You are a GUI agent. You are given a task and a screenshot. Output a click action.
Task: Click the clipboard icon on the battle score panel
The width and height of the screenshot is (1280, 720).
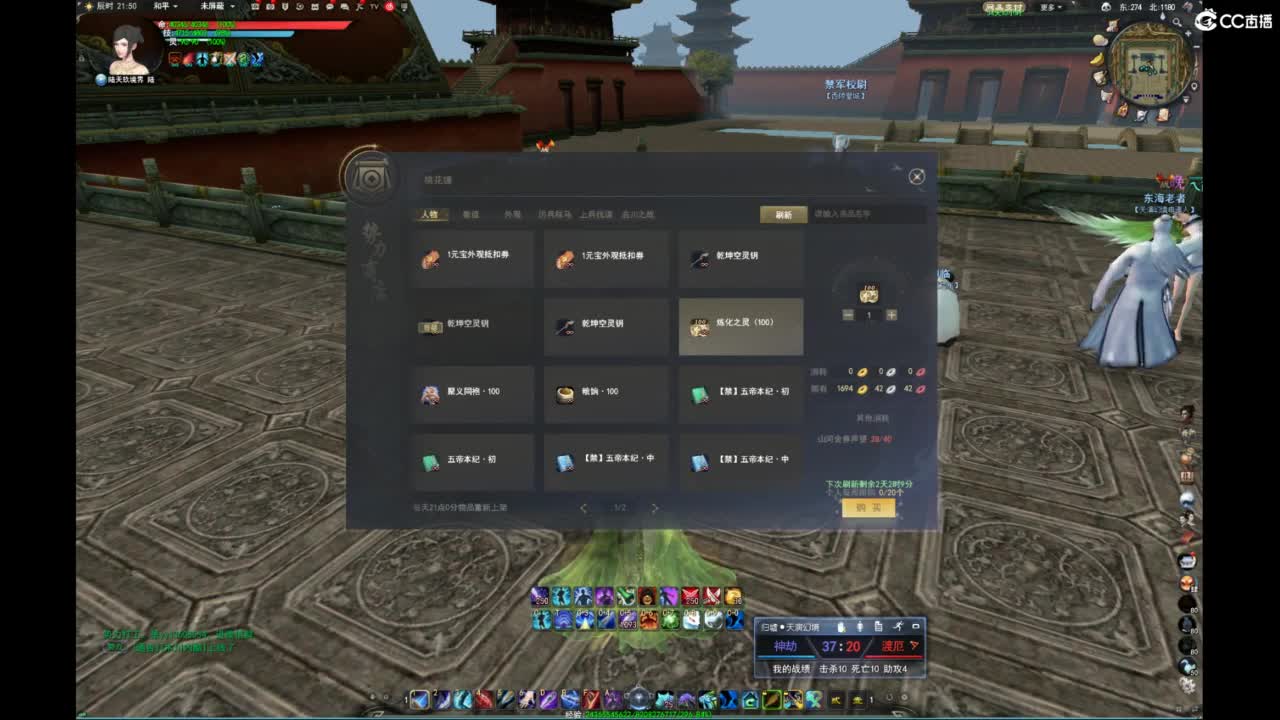pyautogui.click(x=878, y=627)
